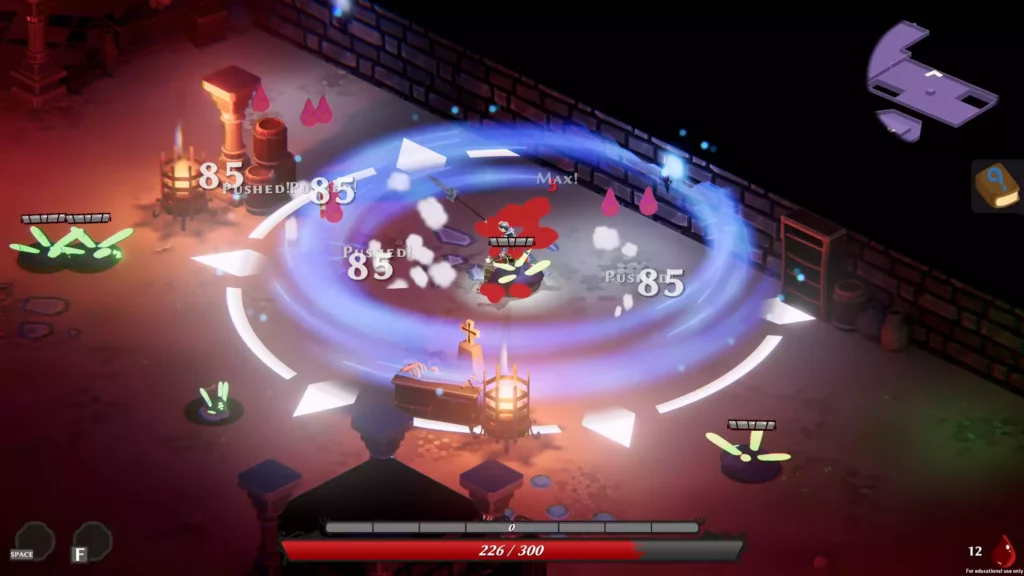
Task: Open the question mark book icon
Action: 996,186
